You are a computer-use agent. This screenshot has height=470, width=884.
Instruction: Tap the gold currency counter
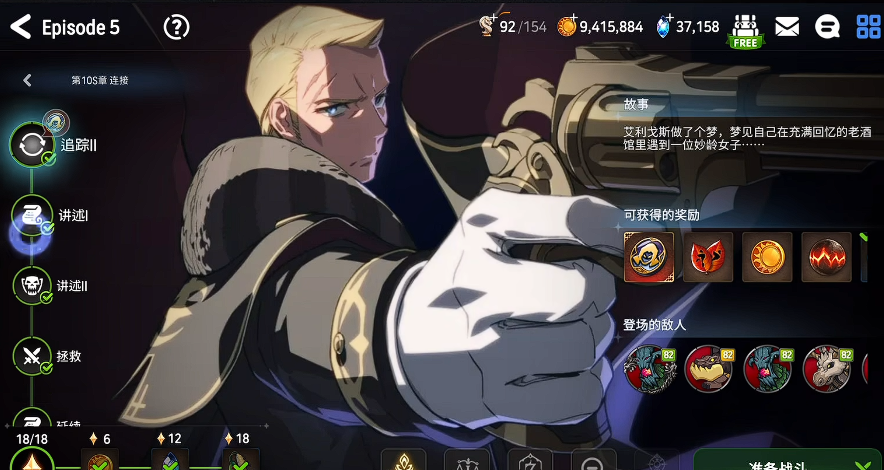pyautogui.click(x=600, y=27)
